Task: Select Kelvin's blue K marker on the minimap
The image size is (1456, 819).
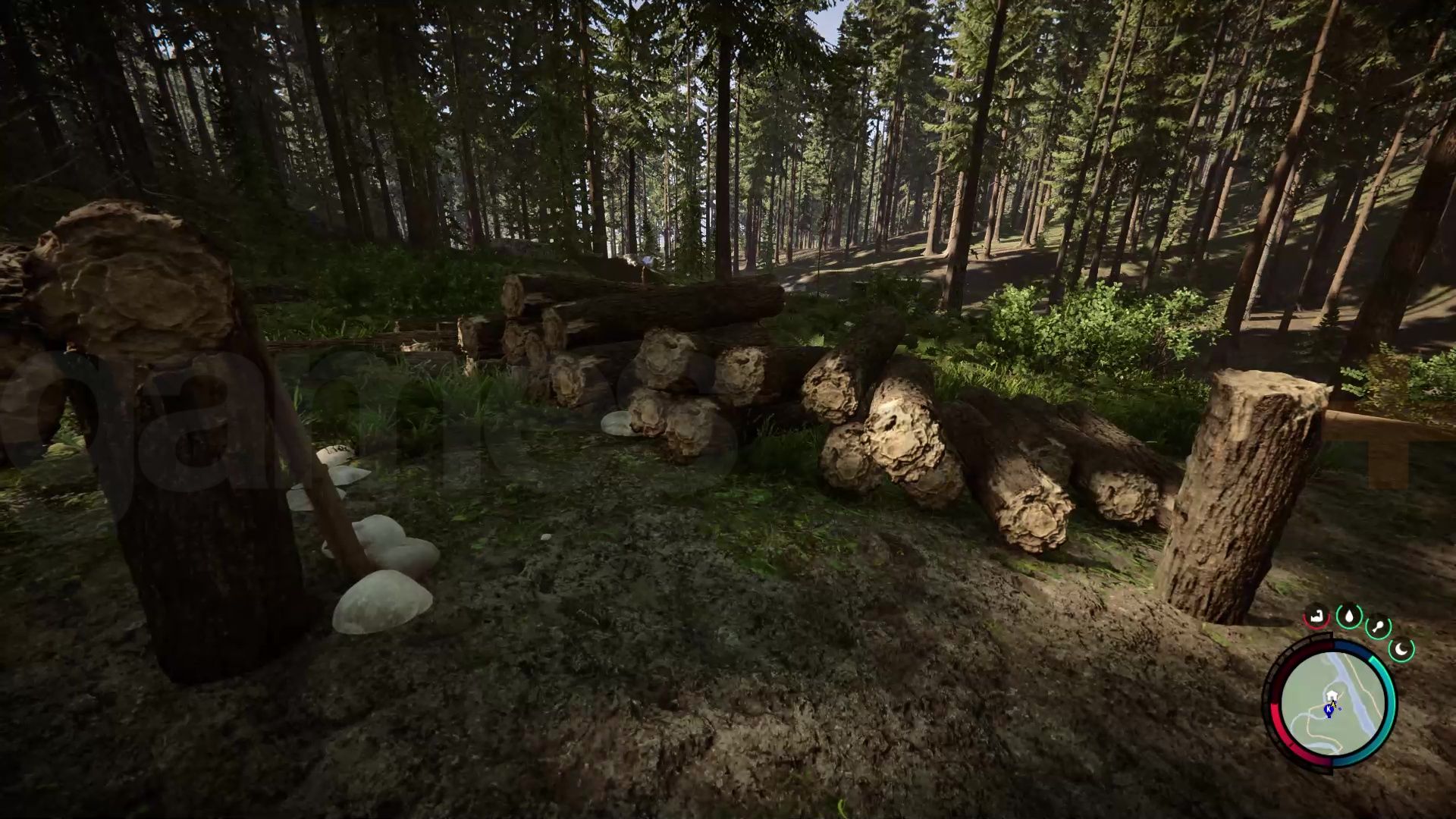Action: pos(1329,709)
